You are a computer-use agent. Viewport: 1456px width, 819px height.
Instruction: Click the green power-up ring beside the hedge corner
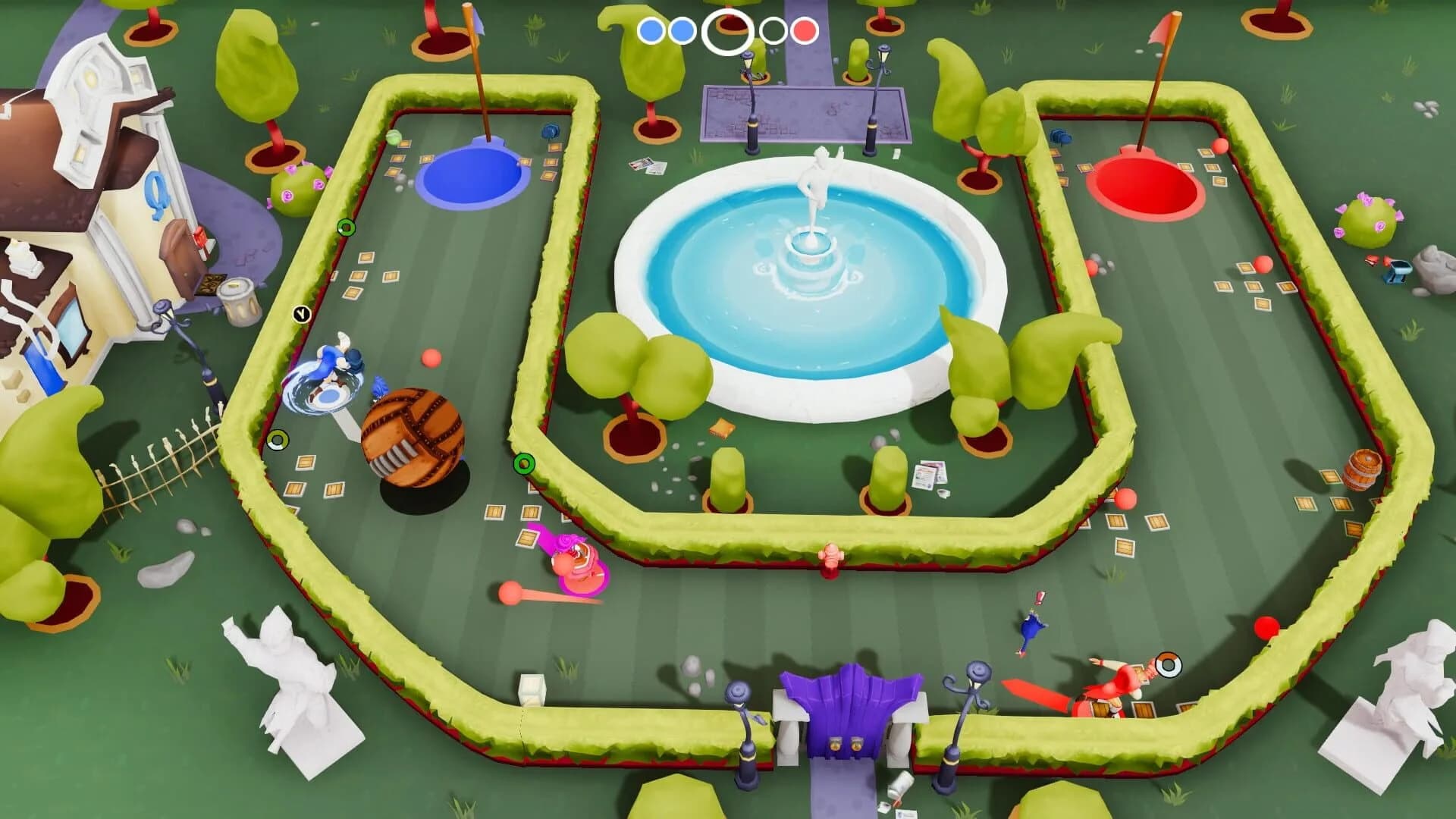(522, 462)
